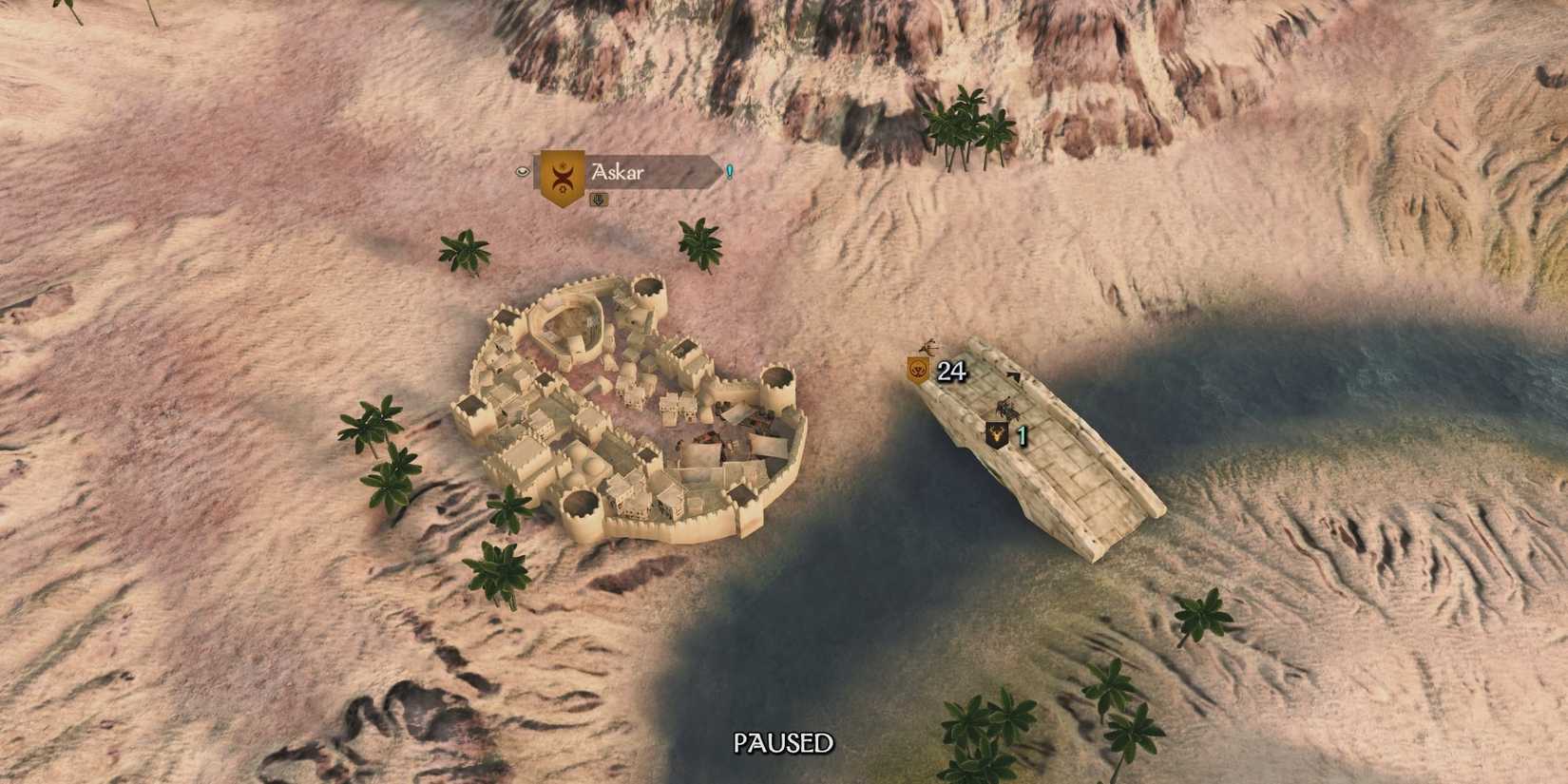
Task: Click the mounted rider icon on the bridge
Action: (1007, 409)
